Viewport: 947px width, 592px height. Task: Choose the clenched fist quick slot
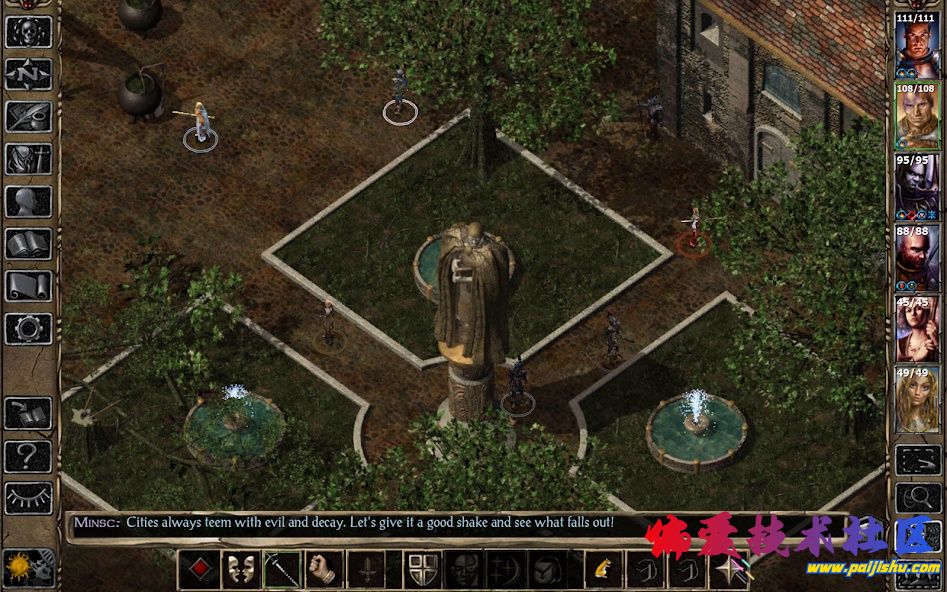[x=324, y=570]
